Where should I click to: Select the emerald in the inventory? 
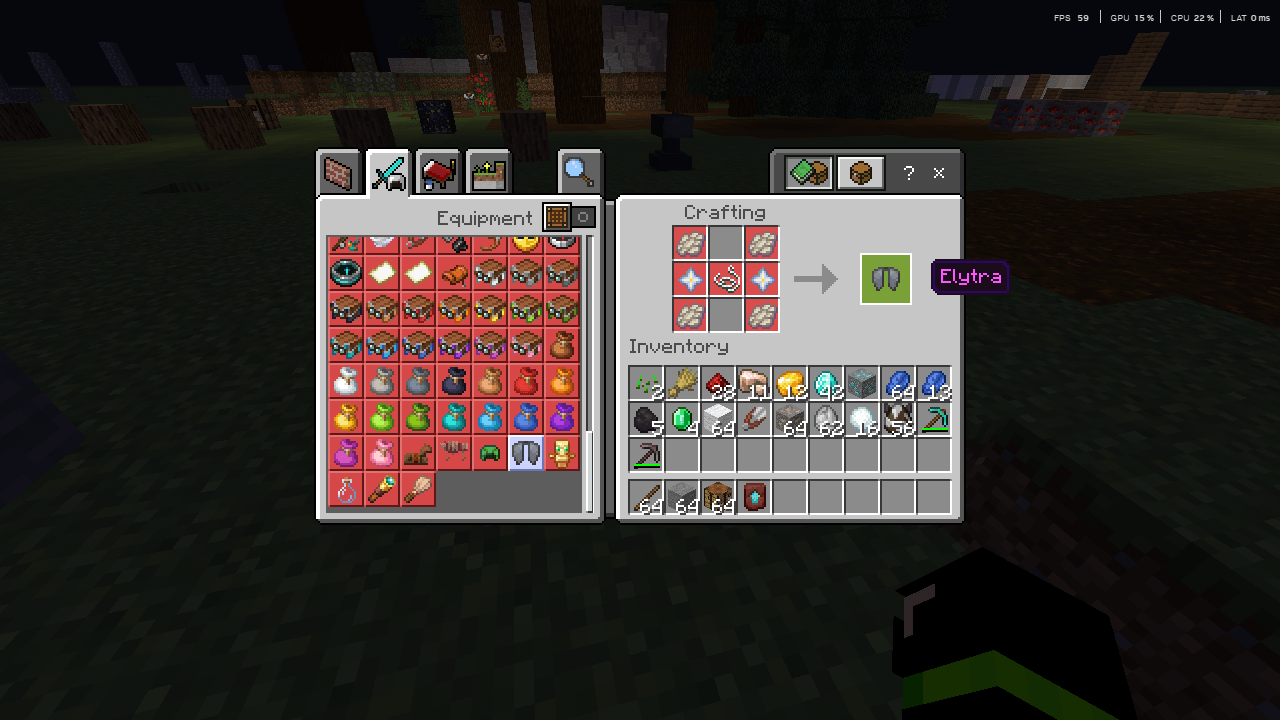pyautogui.click(x=681, y=417)
